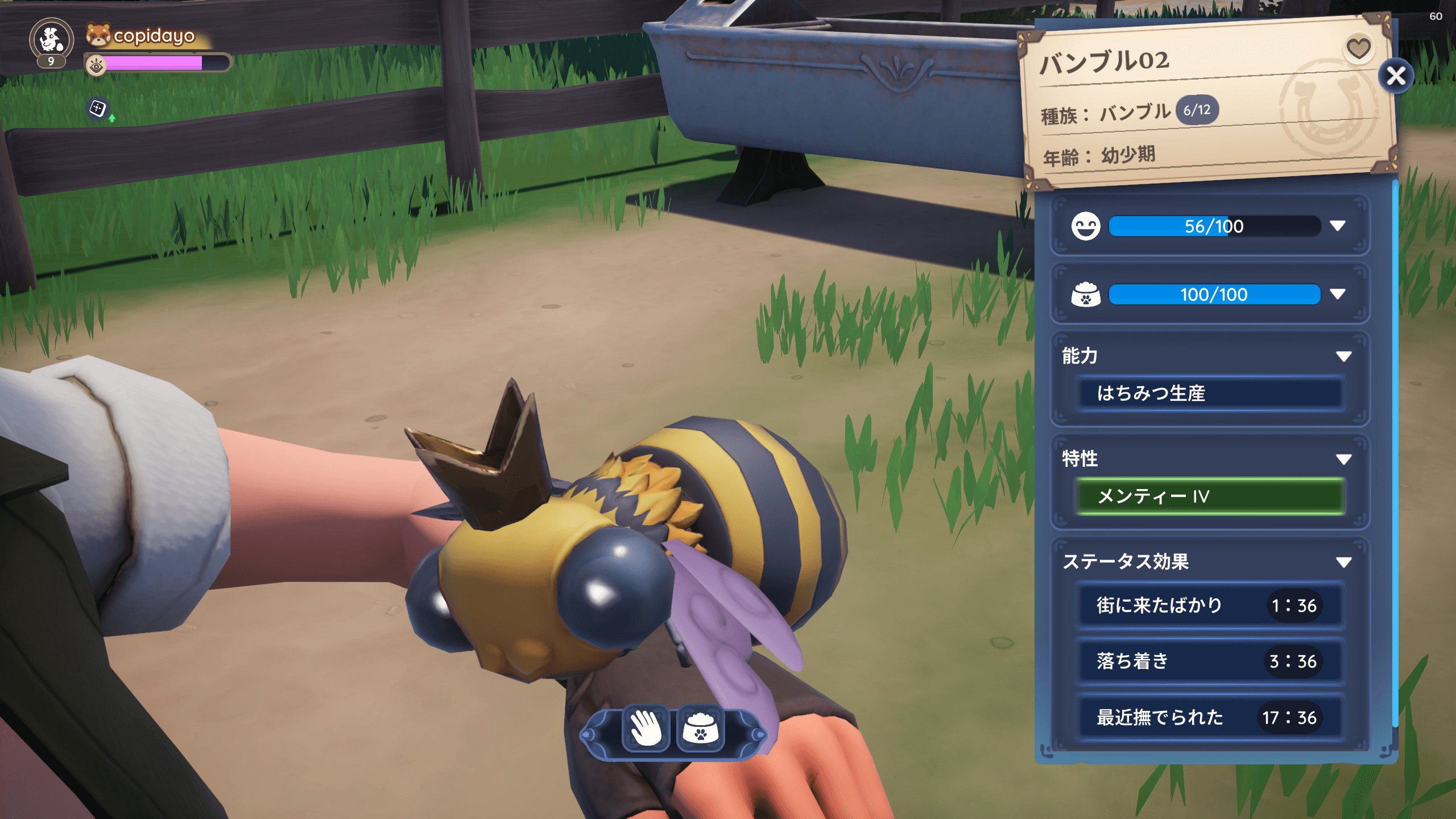Select the はちみつ生産 ability entry

click(1210, 393)
